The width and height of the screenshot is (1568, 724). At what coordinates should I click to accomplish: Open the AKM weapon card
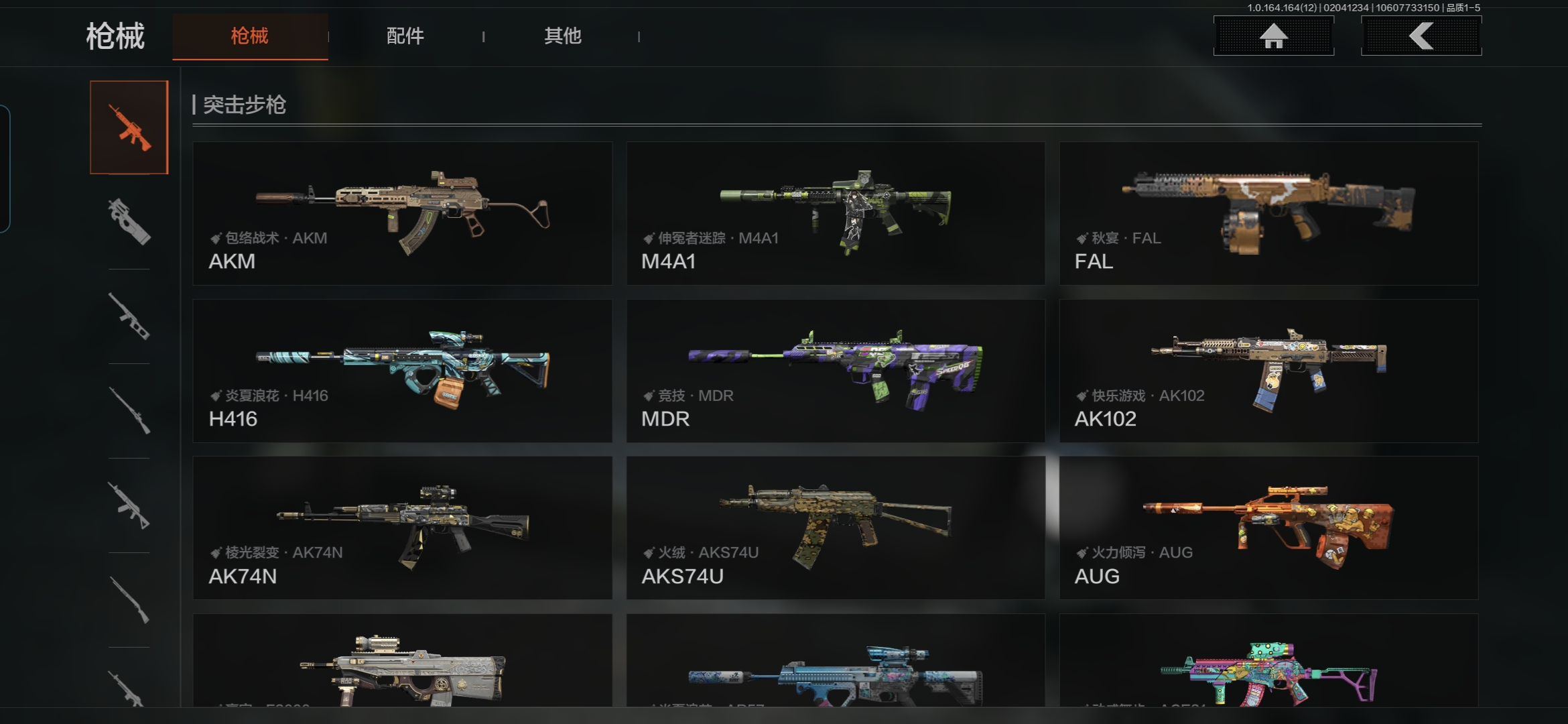[402, 213]
